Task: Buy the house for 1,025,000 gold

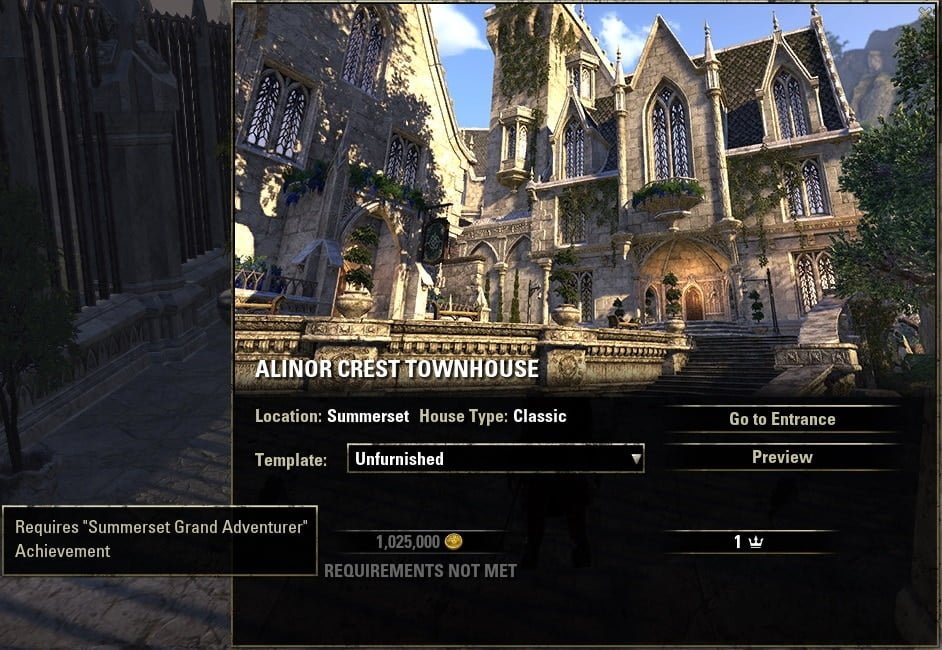Action: coord(418,542)
